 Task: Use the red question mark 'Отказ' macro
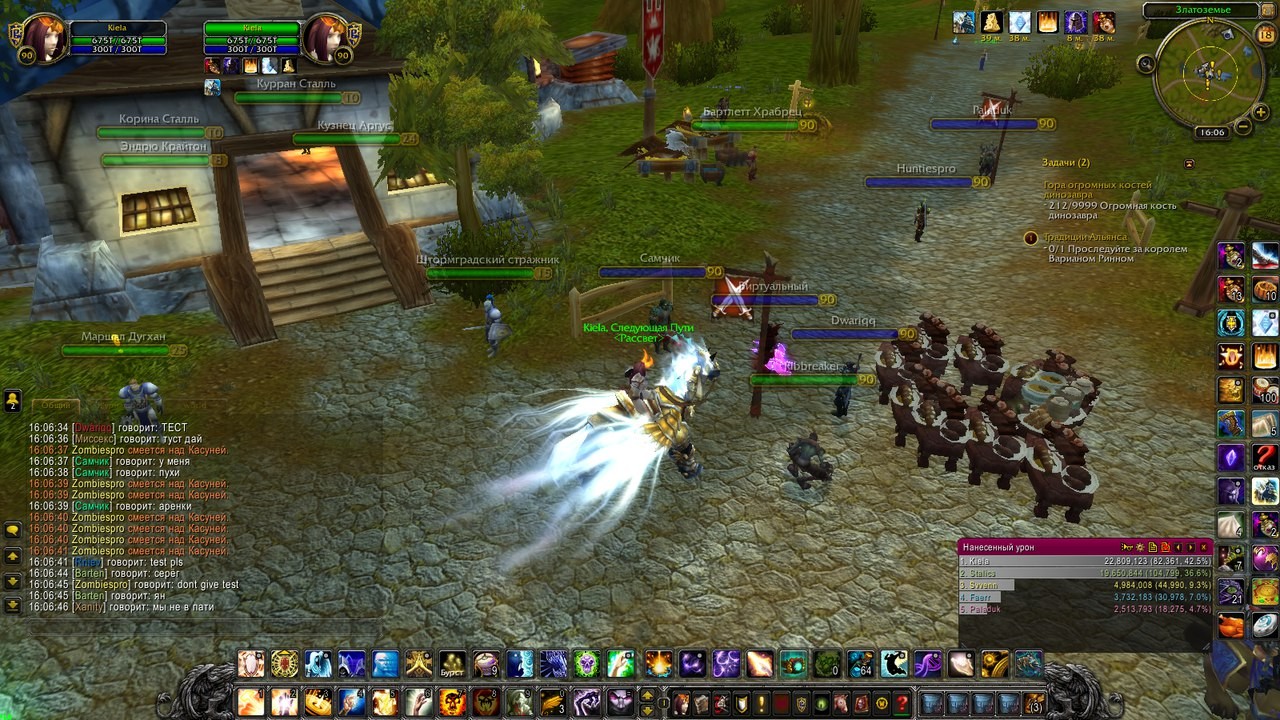[1265, 458]
